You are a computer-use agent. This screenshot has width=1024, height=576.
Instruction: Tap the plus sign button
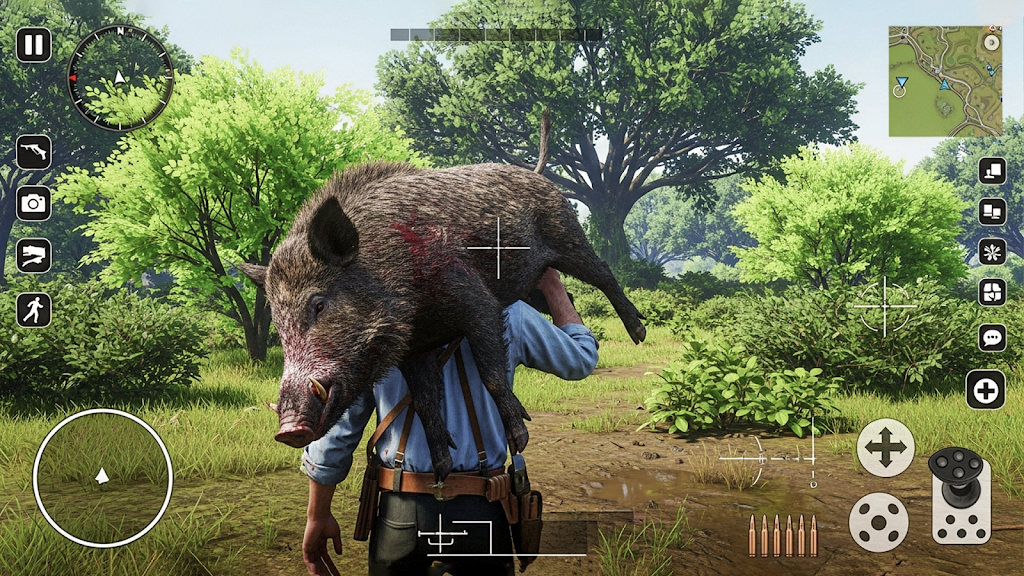(985, 390)
